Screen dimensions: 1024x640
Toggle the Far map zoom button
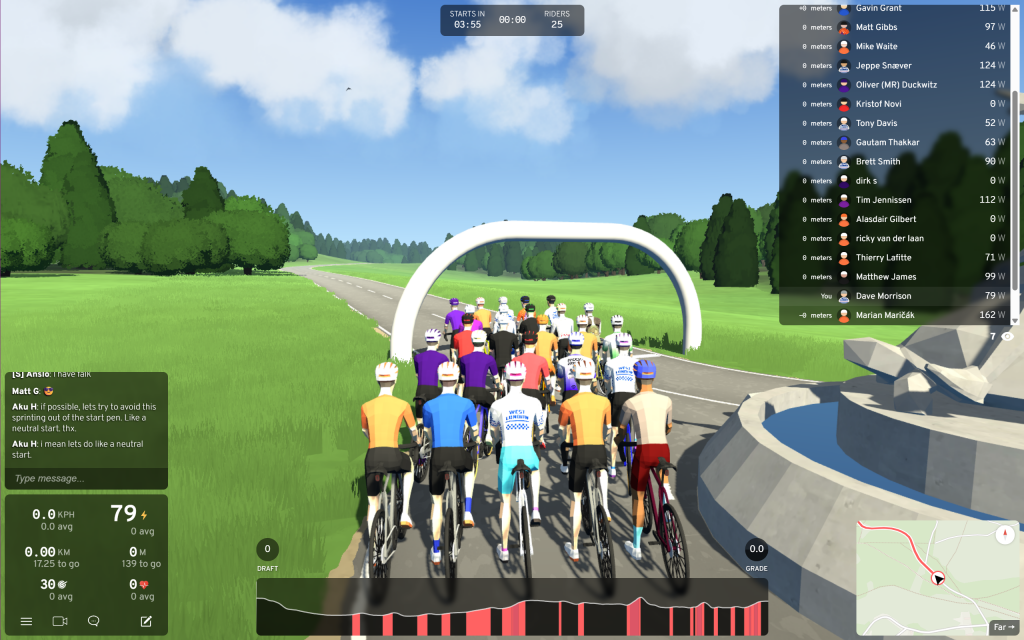(x=1002, y=627)
